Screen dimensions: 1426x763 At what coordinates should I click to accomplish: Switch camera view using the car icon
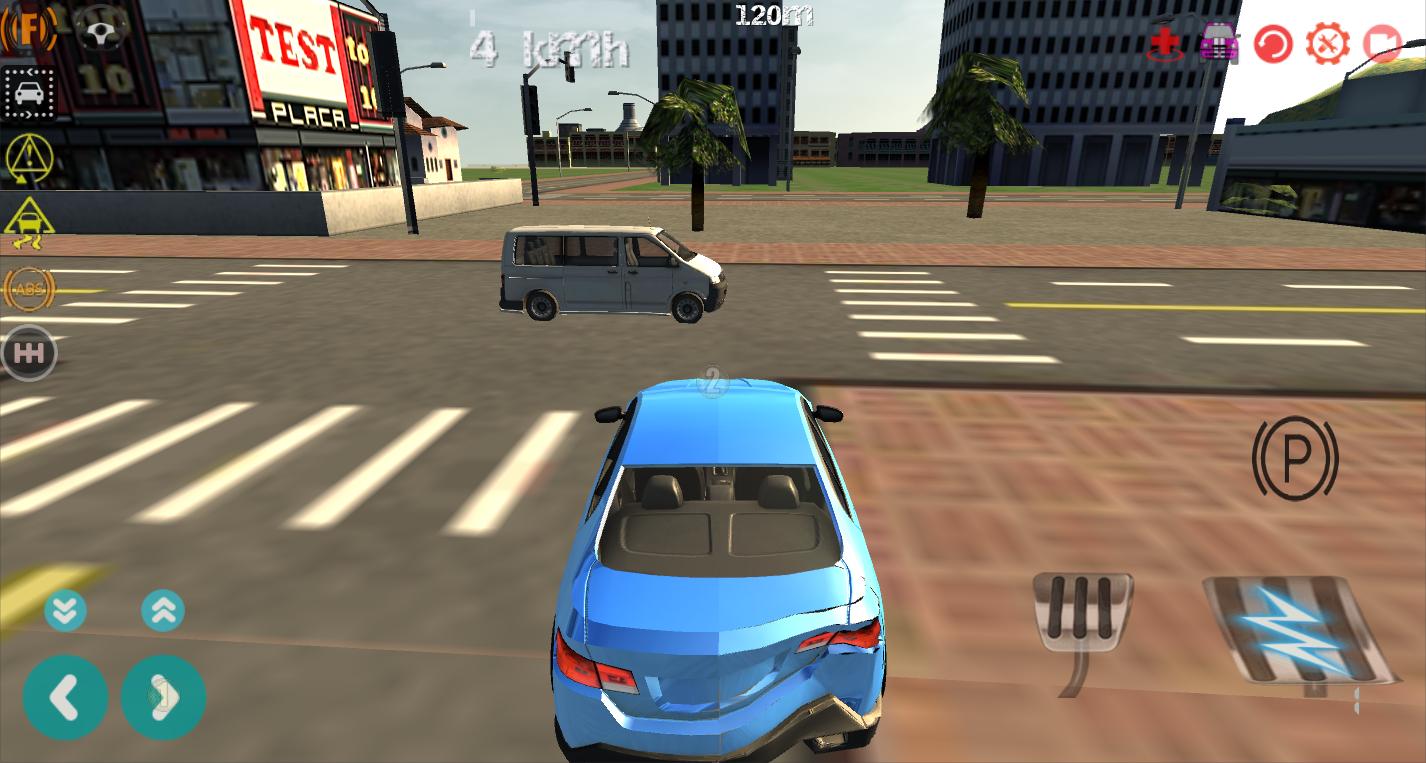29,93
